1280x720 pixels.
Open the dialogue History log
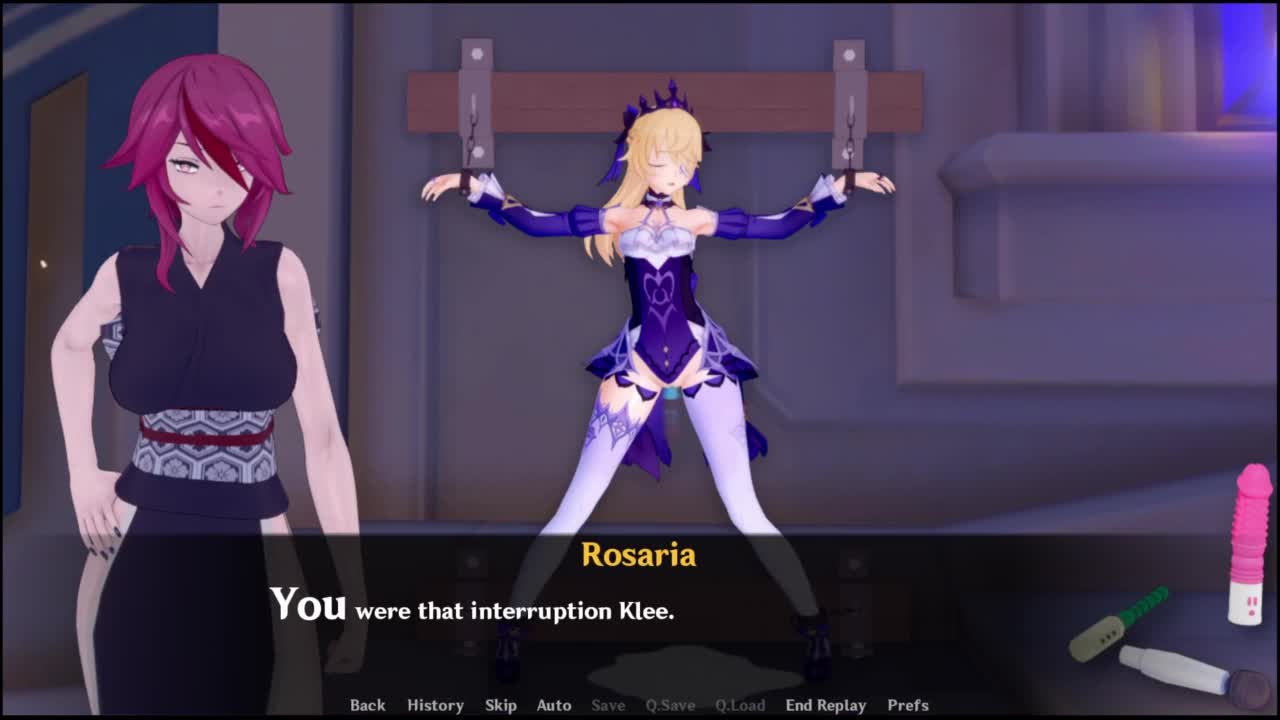[x=435, y=705]
